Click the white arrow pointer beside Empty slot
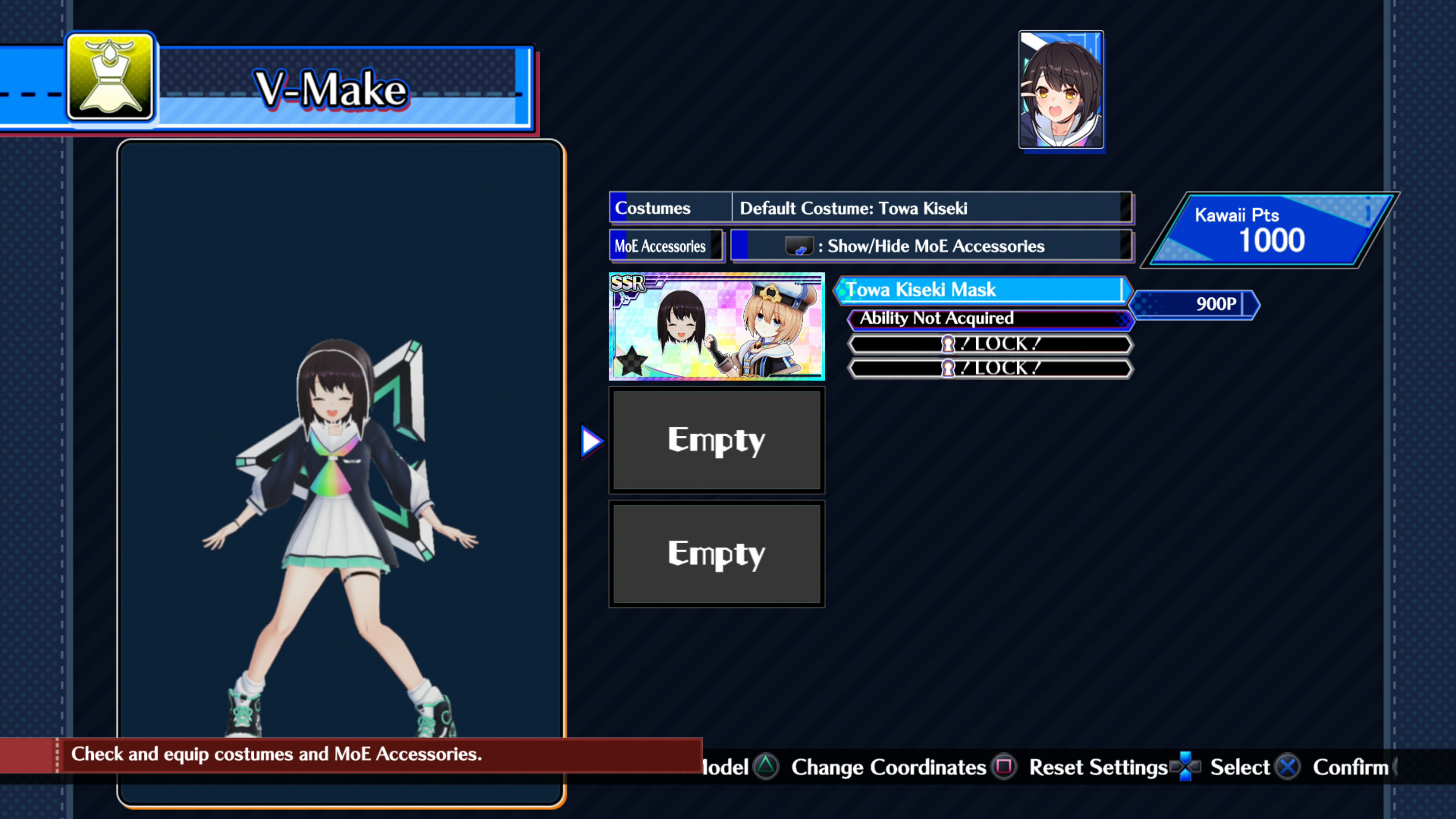 click(x=591, y=440)
